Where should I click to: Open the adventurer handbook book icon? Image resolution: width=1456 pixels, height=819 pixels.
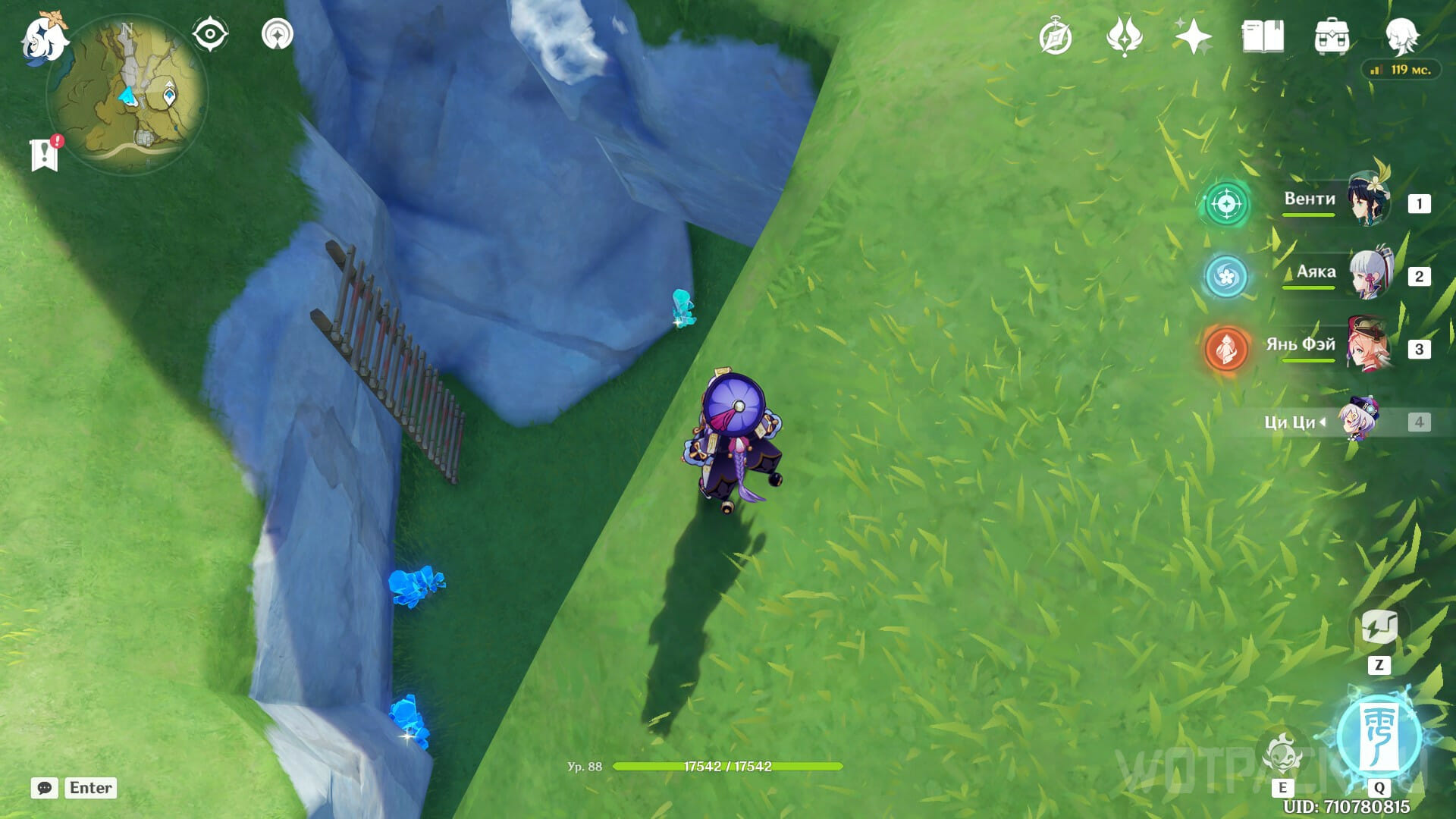[1263, 36]
